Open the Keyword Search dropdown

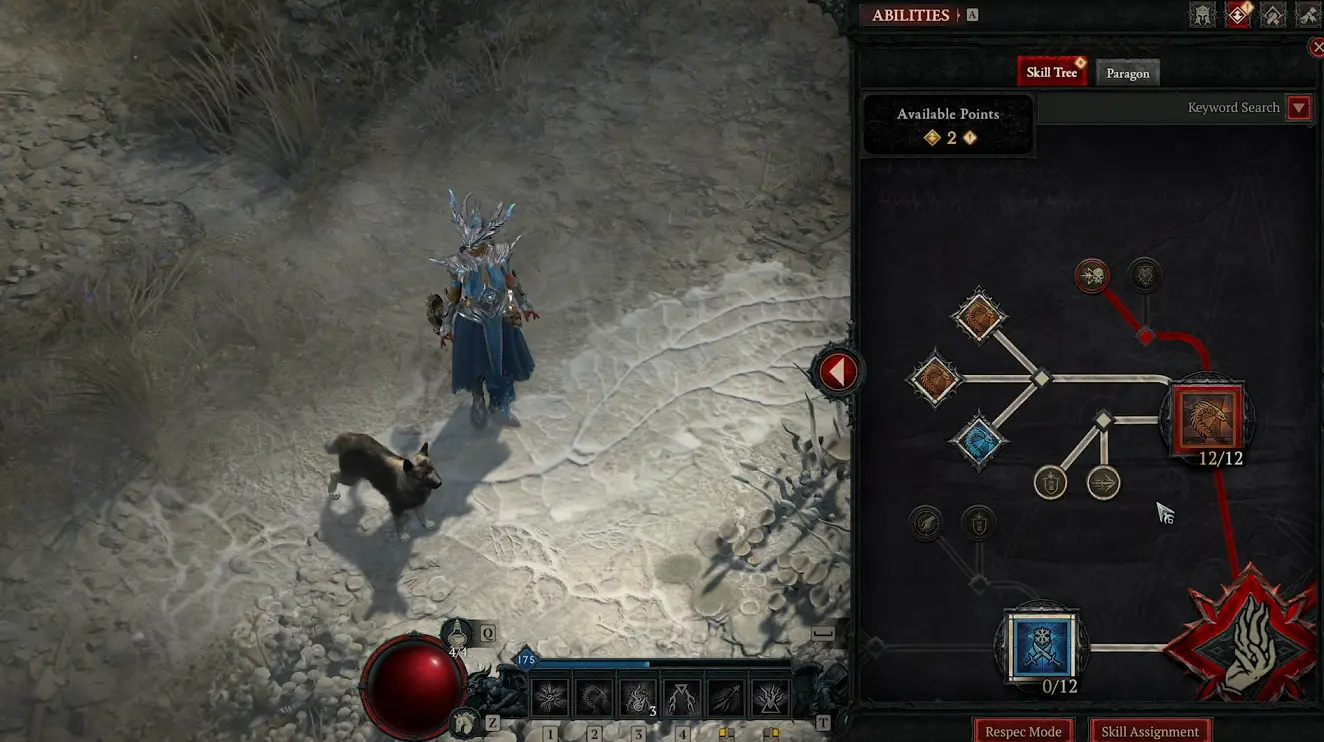(1298, 107)
